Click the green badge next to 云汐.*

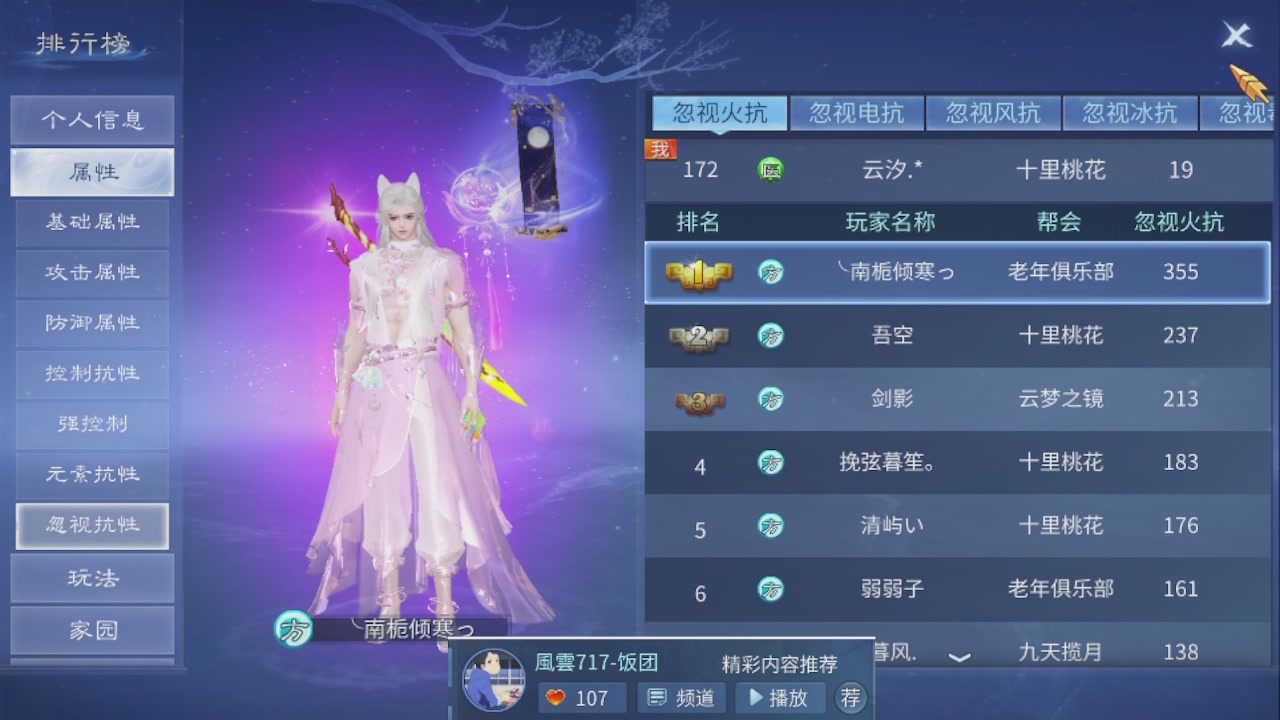point(771,170)
